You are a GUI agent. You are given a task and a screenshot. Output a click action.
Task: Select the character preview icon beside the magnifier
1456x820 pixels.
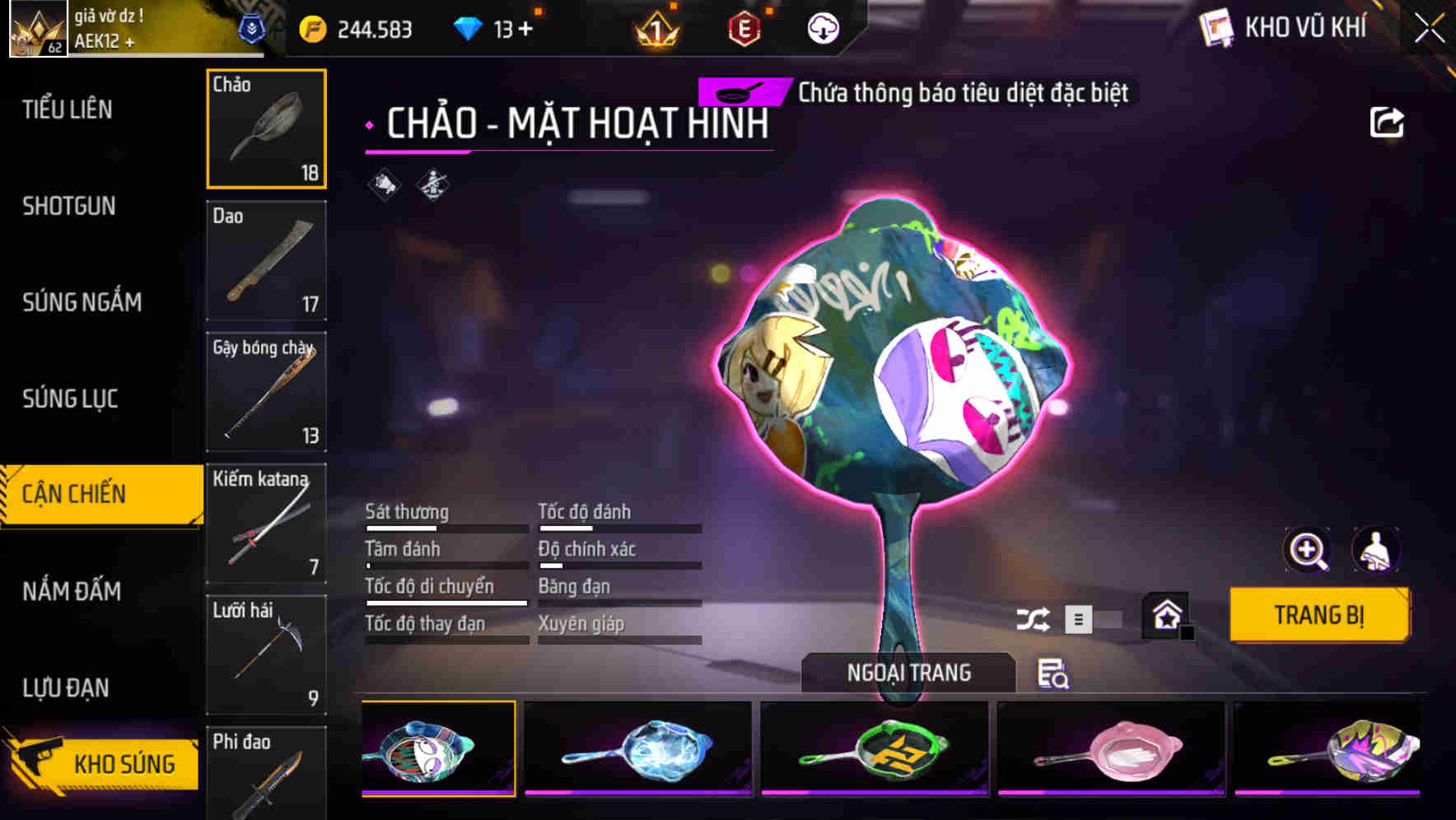tap(1377, 550)
